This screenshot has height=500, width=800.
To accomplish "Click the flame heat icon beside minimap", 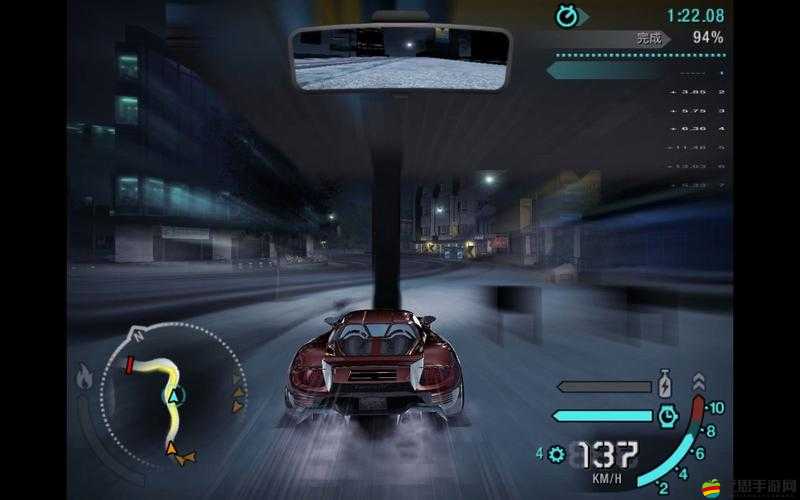I will click(85, 379).
